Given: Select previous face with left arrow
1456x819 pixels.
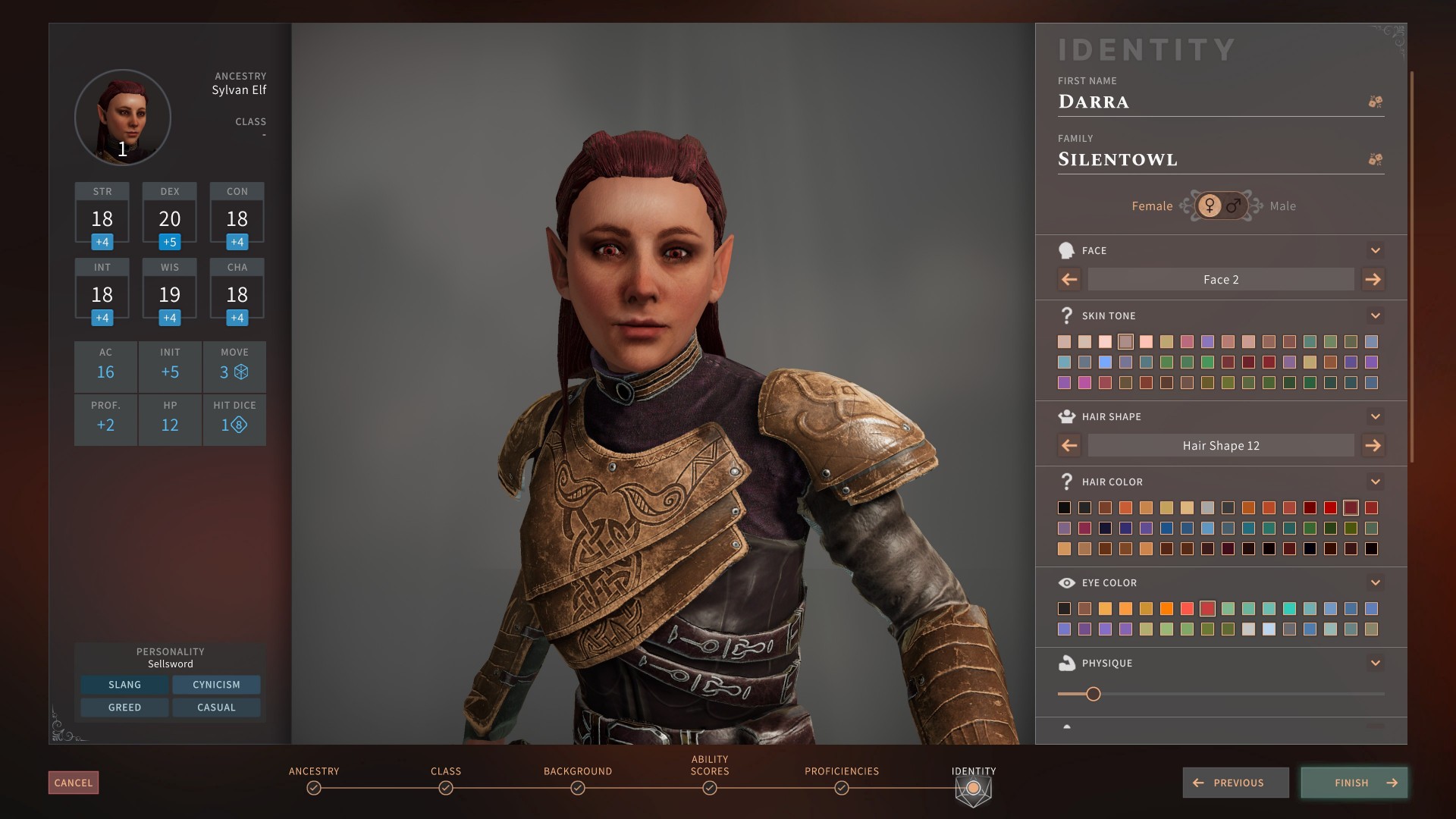Looking at the screenshot, I should click(1069, 279).
